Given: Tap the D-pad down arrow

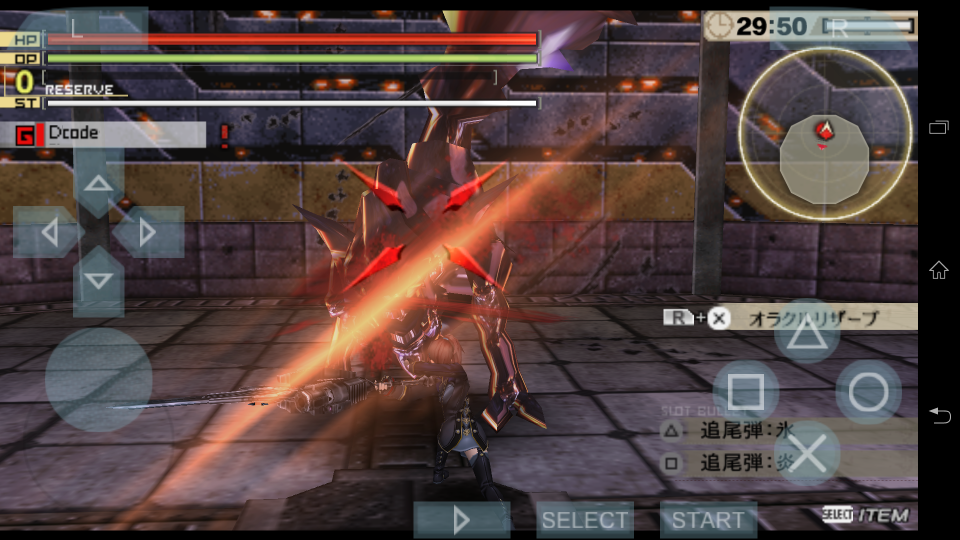Looking at the screenshot, I should click(x=98, y=281).
